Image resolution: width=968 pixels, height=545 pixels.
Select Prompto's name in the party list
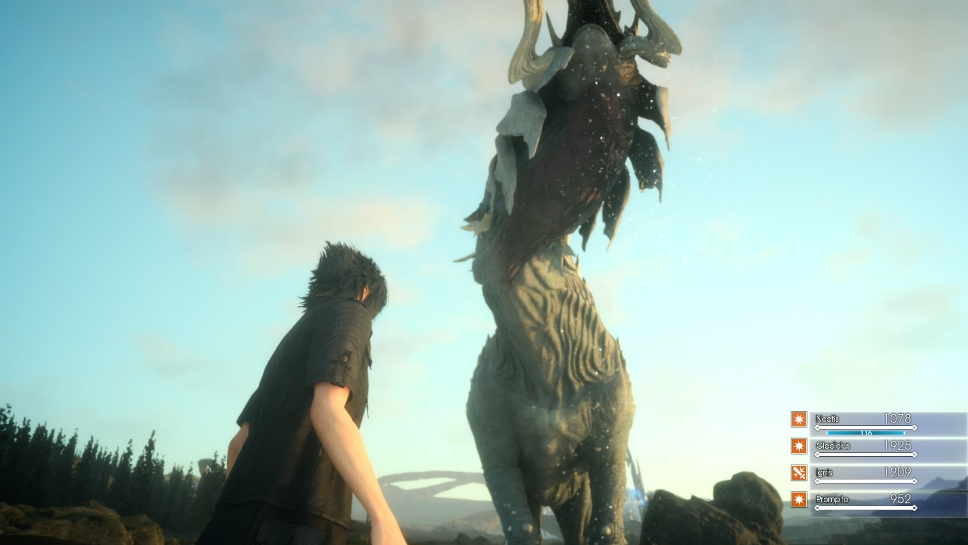[x=830, y=498]
